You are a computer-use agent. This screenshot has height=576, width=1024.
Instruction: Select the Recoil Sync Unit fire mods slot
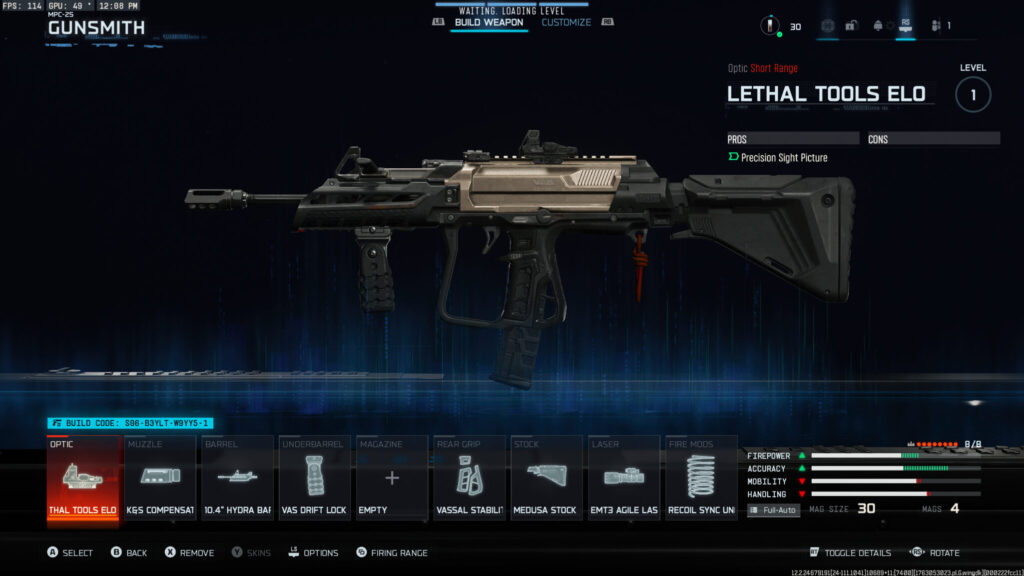[700, 479]
